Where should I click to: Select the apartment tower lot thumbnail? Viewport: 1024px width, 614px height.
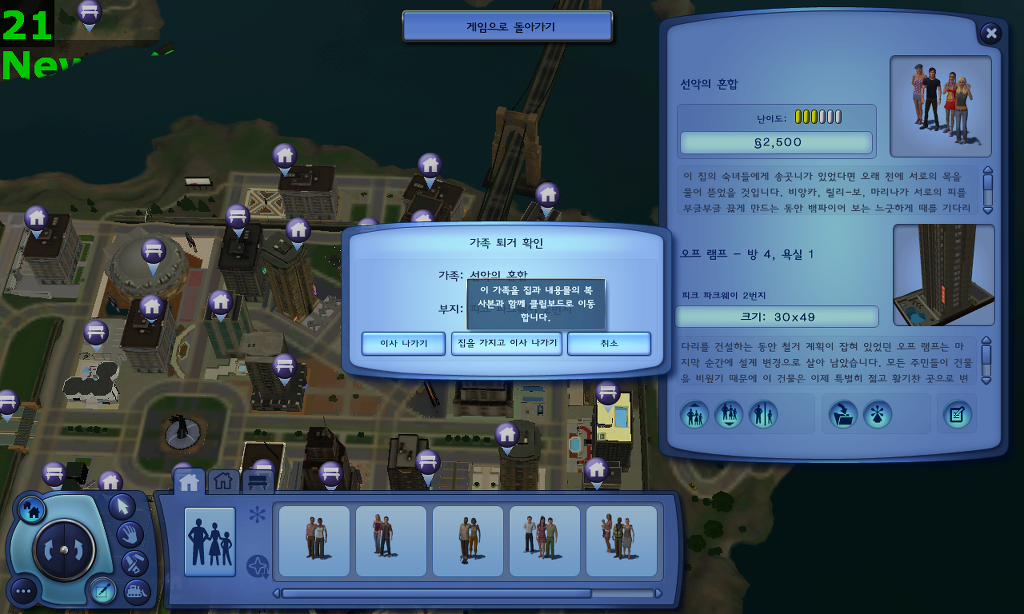(x=943, y=274)
